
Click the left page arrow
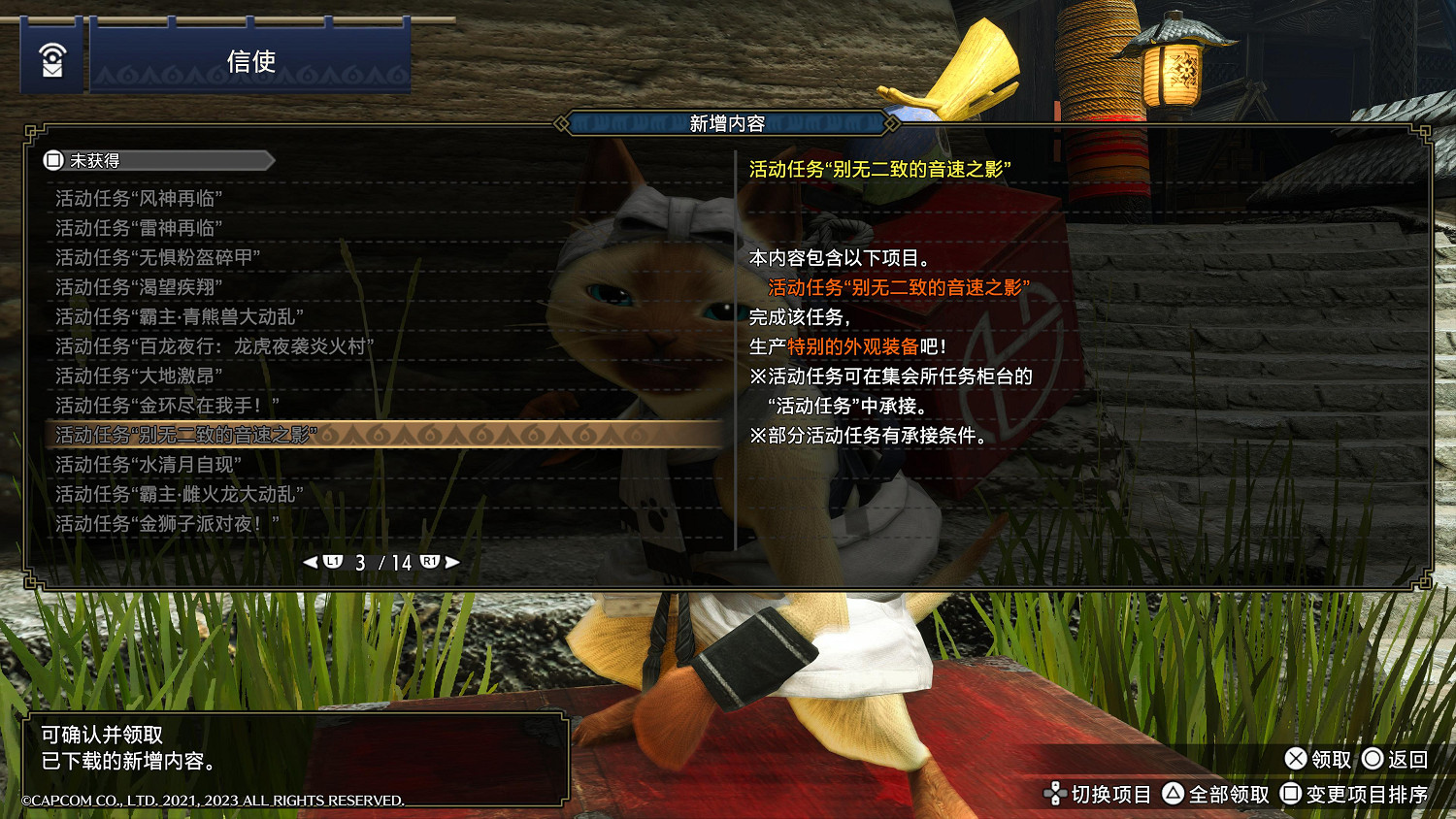click(312, 561)
